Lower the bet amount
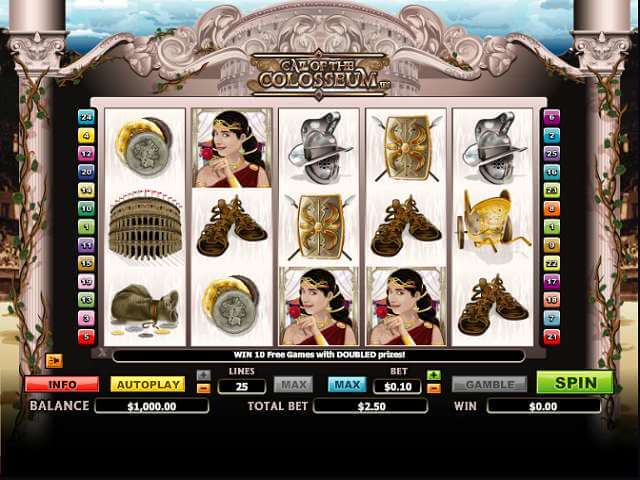The height and width of the screenshot is (480, 640). point(434,389)
